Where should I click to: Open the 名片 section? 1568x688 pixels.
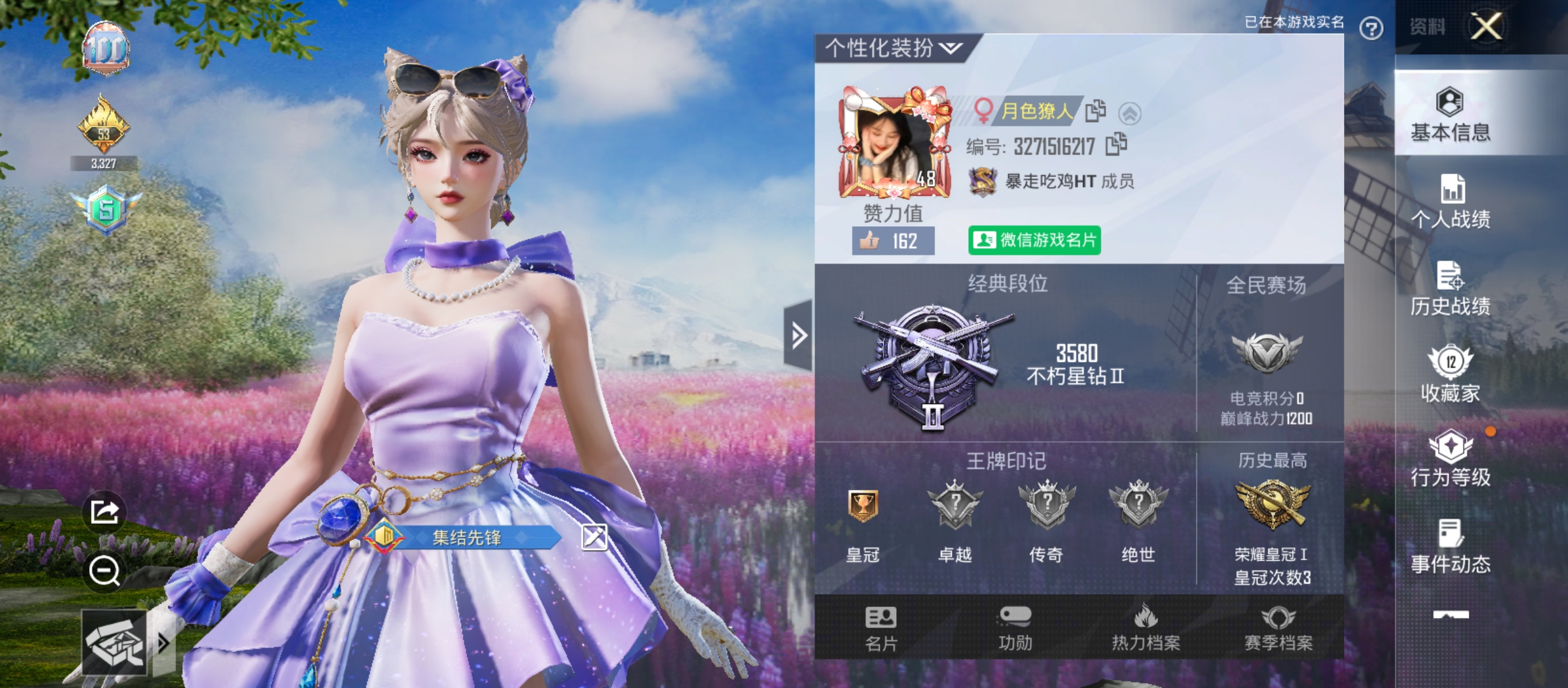click(881, 627)
